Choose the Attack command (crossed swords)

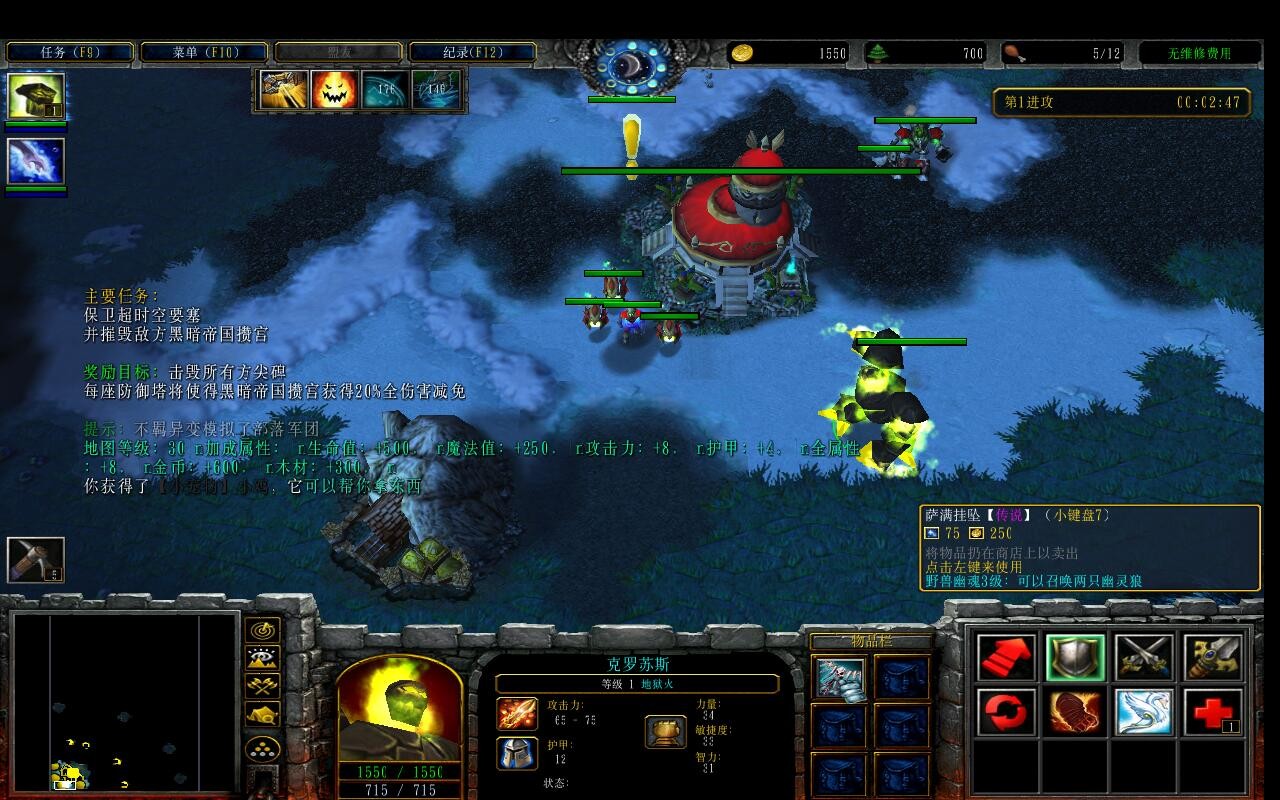point(1144,658)
